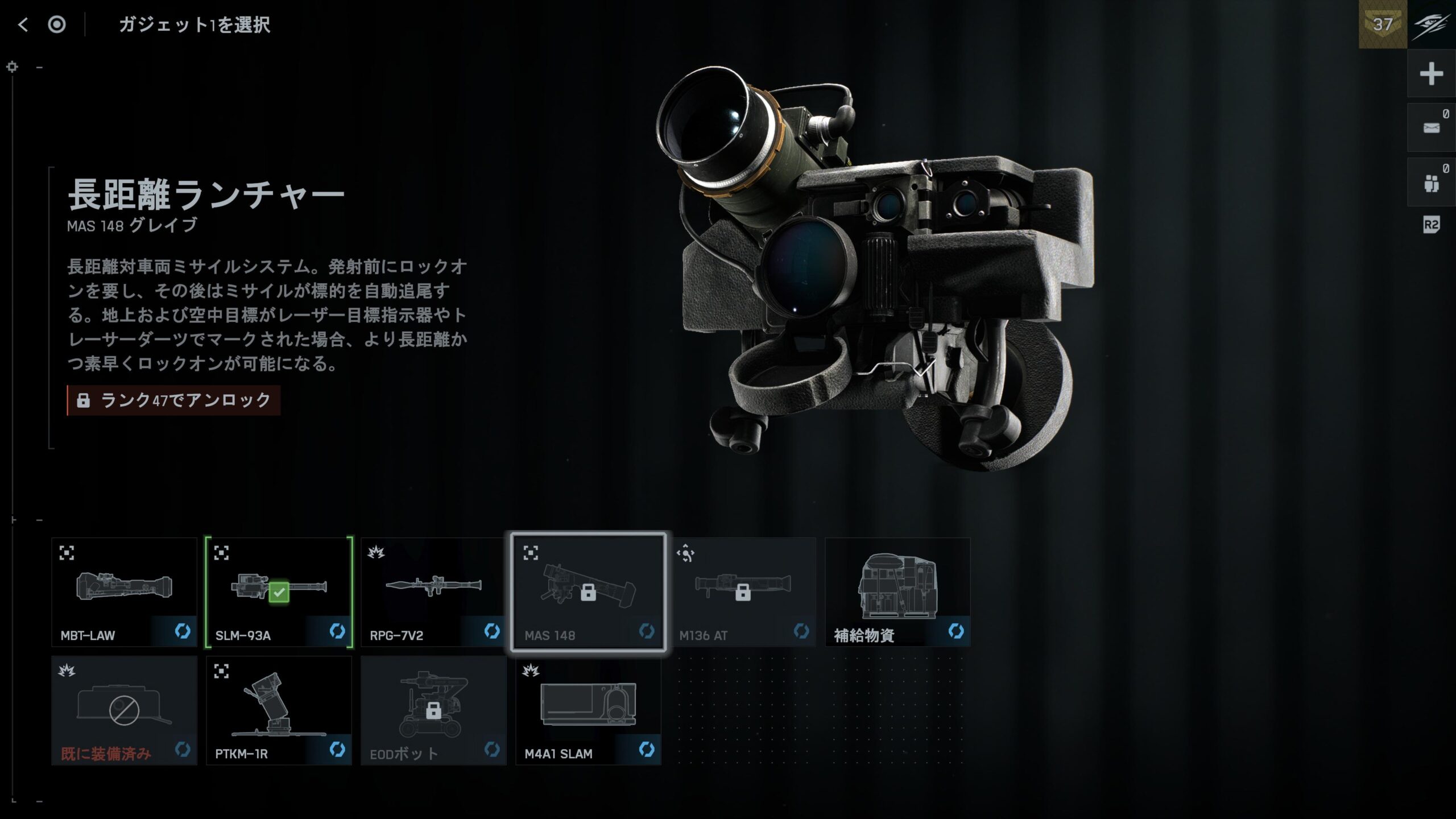1456x819 pixels.
Task: Select the MBT-LAW launcher tile
Action: (x=124, y=592)
